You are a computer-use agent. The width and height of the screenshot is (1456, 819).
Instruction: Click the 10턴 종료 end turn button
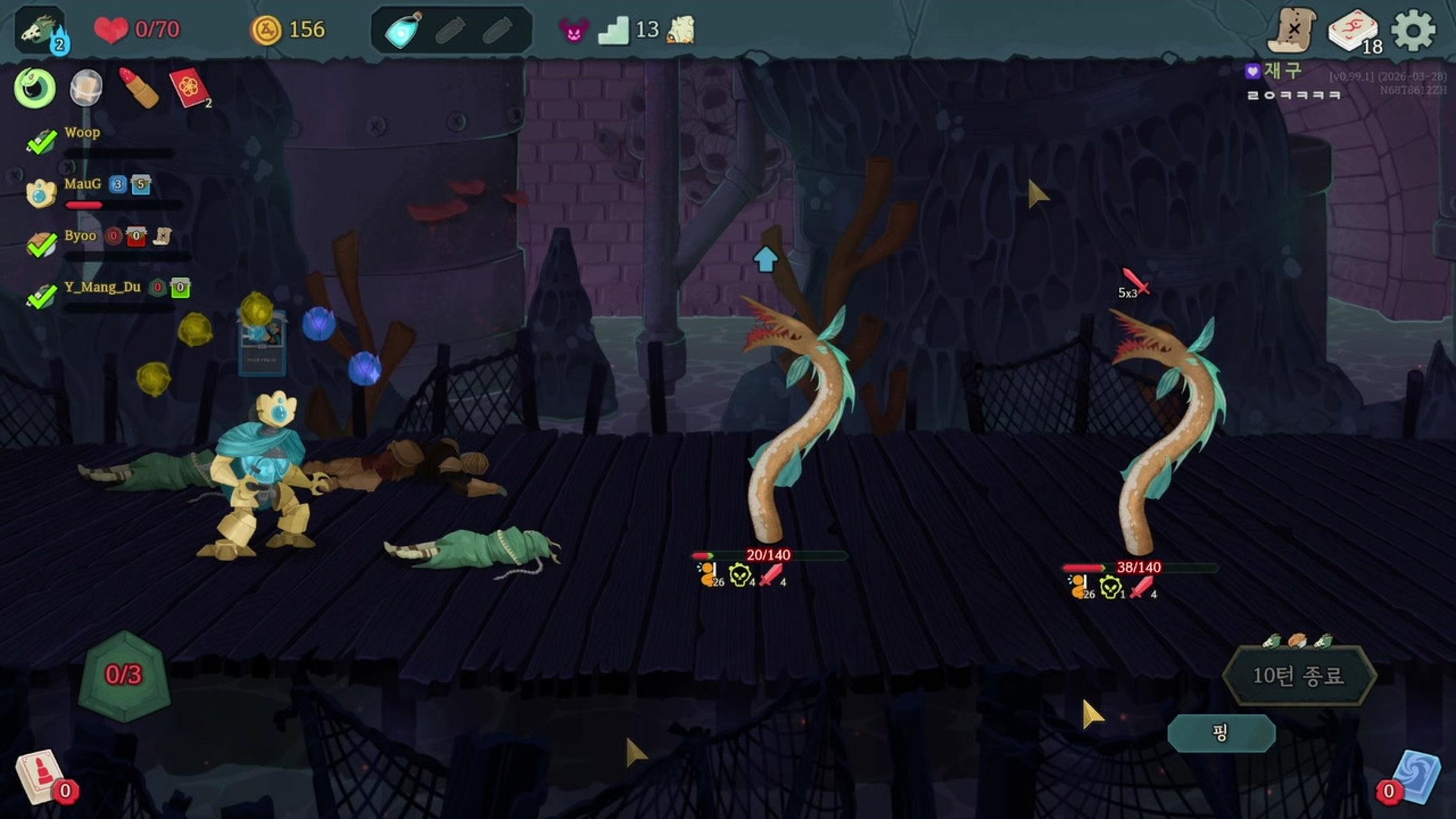coord(1298,676)
